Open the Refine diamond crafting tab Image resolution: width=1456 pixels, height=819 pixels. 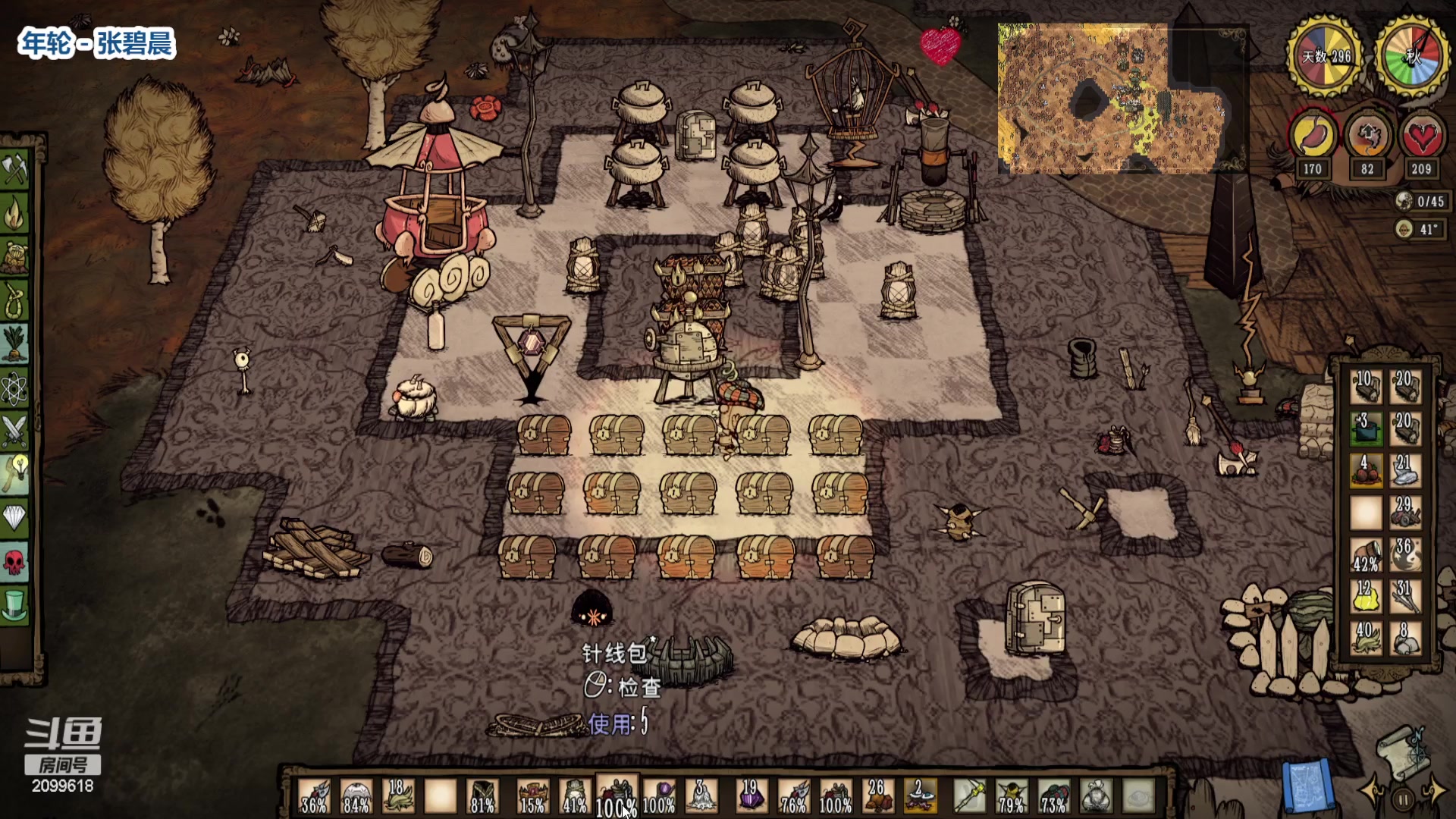tap(15, 519)
